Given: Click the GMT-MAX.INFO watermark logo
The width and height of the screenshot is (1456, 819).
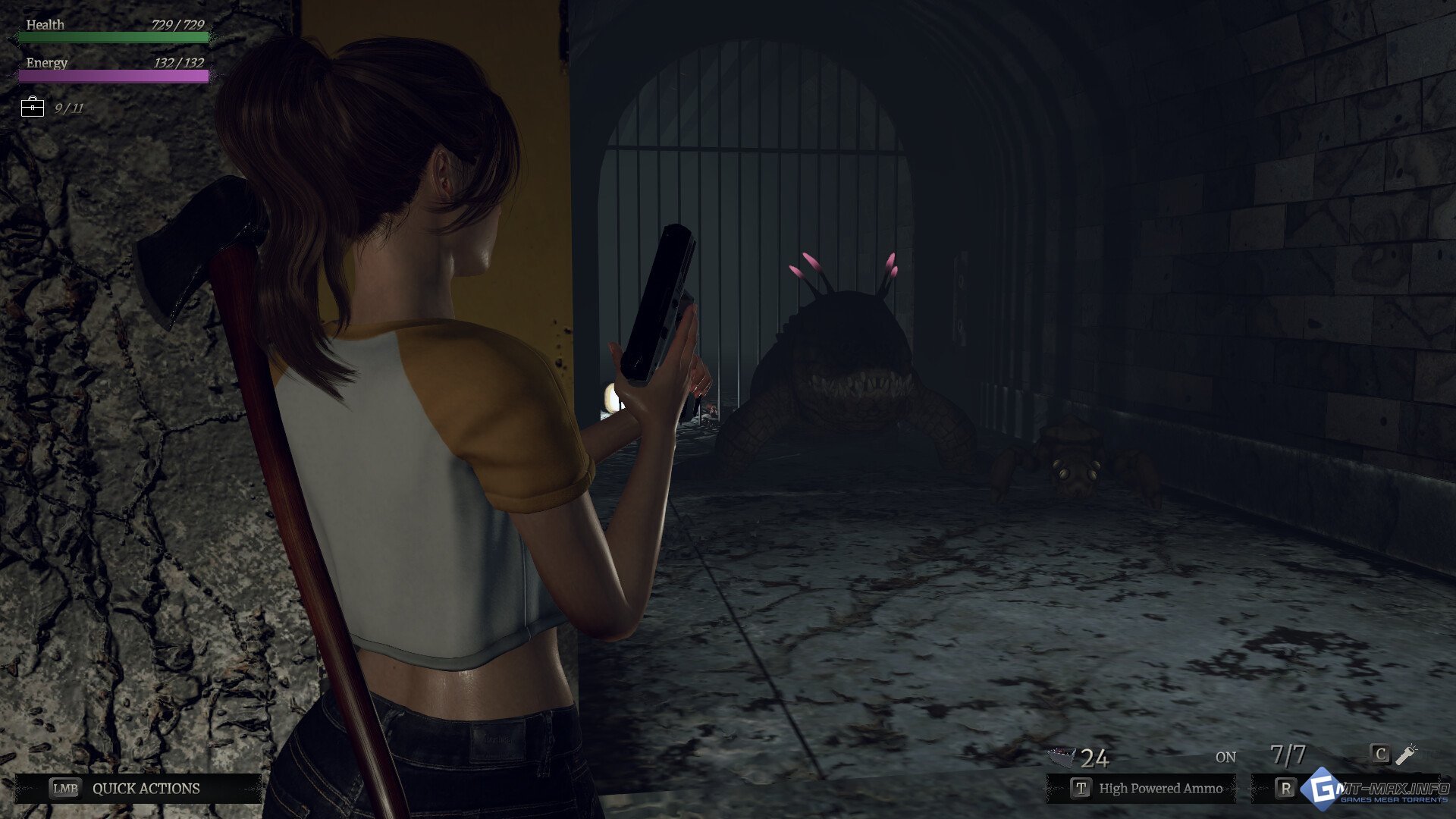Looking at the screenshot, I should click(1376, 791).
